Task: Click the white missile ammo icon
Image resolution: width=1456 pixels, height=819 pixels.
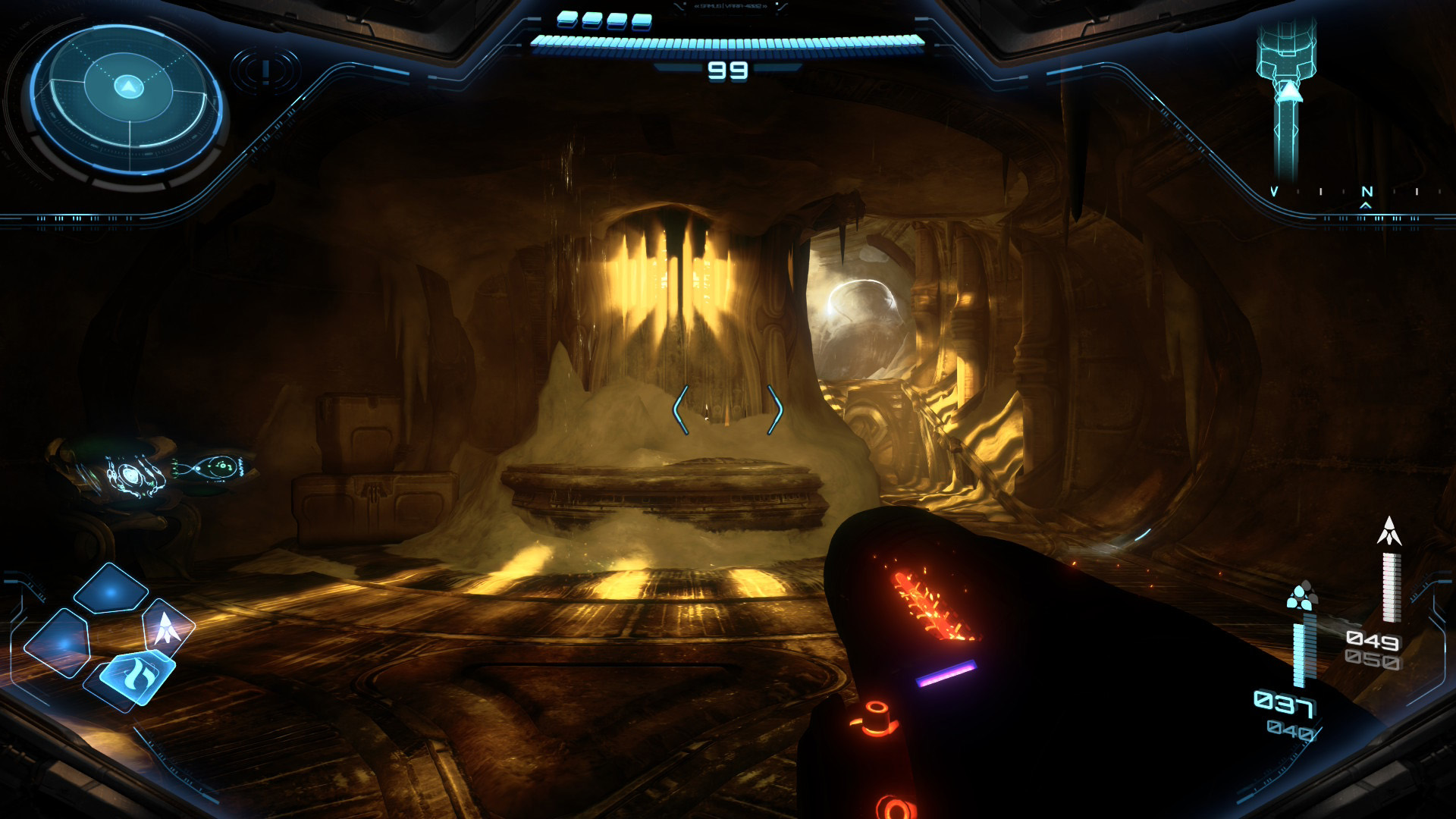Action: point(1389,532)
